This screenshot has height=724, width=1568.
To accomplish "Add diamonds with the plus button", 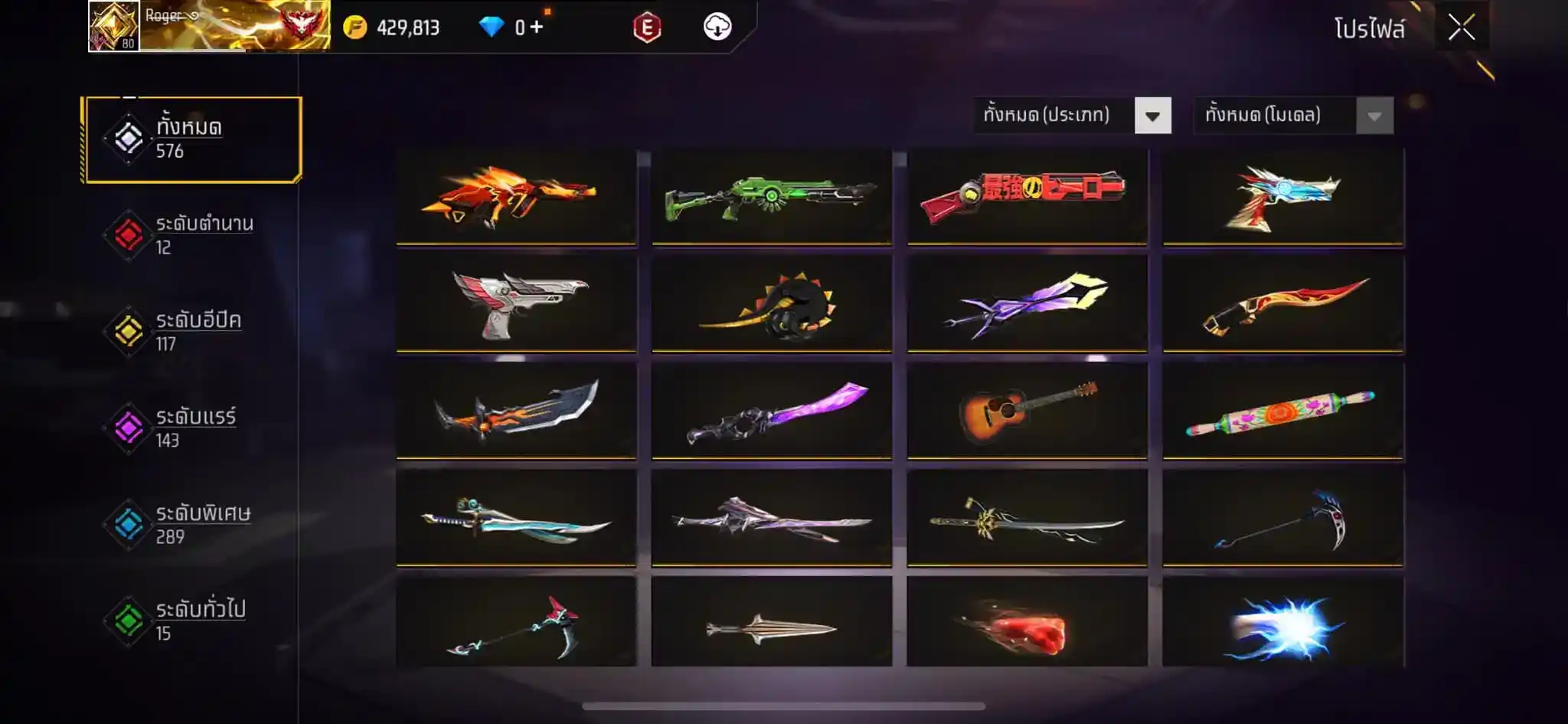I will coord(536,28).
